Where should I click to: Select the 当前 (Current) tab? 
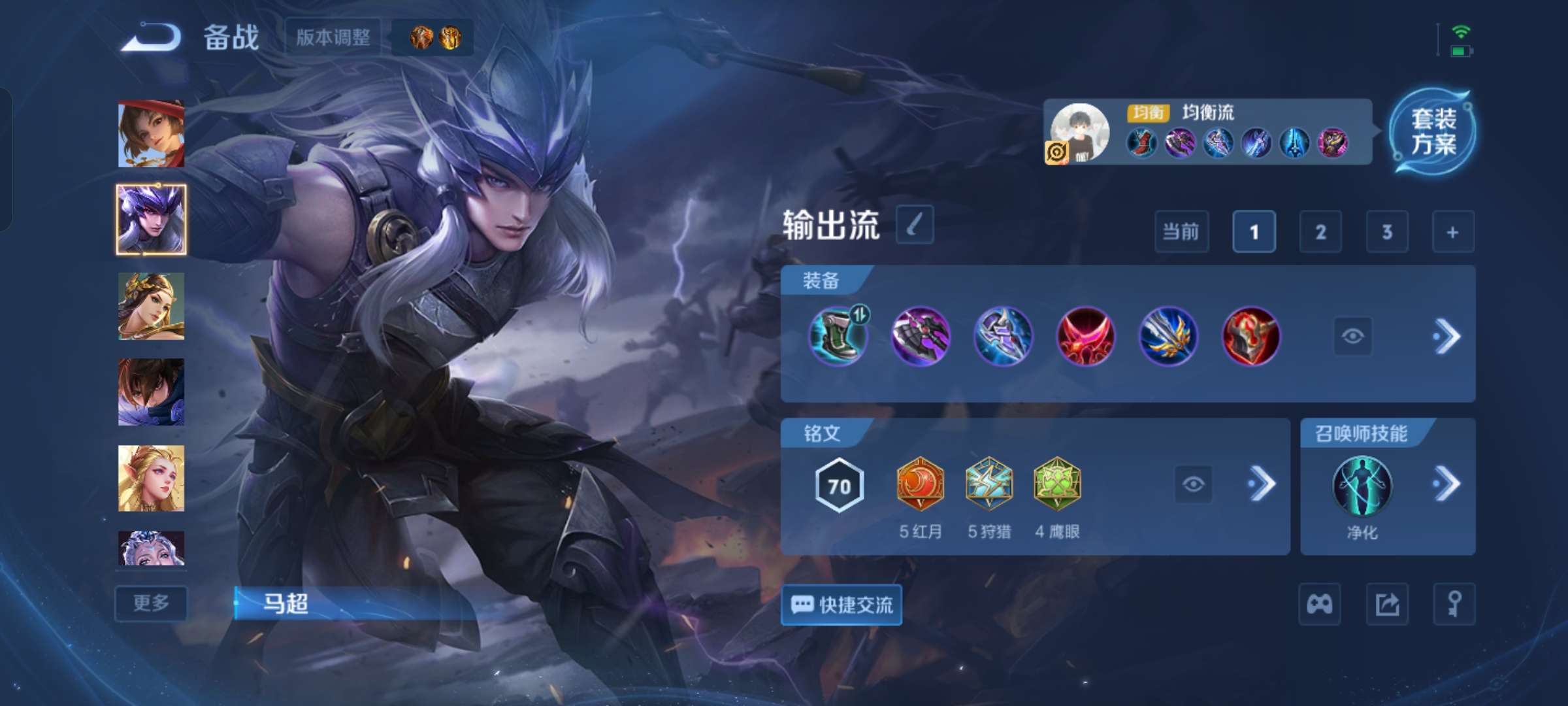[x=1183, y=232]
